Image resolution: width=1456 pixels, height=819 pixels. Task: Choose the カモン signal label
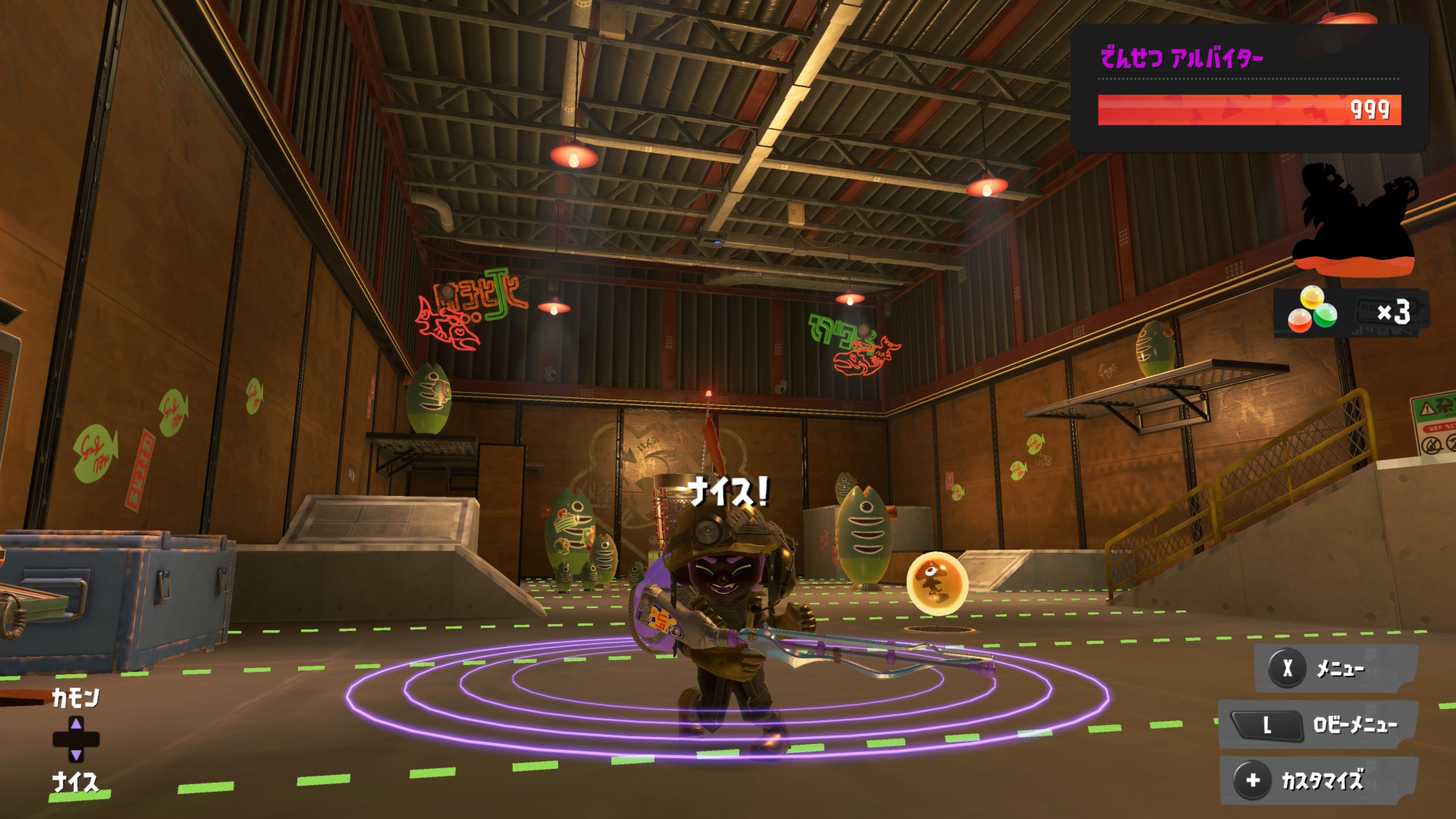click(x=75, y=698)
